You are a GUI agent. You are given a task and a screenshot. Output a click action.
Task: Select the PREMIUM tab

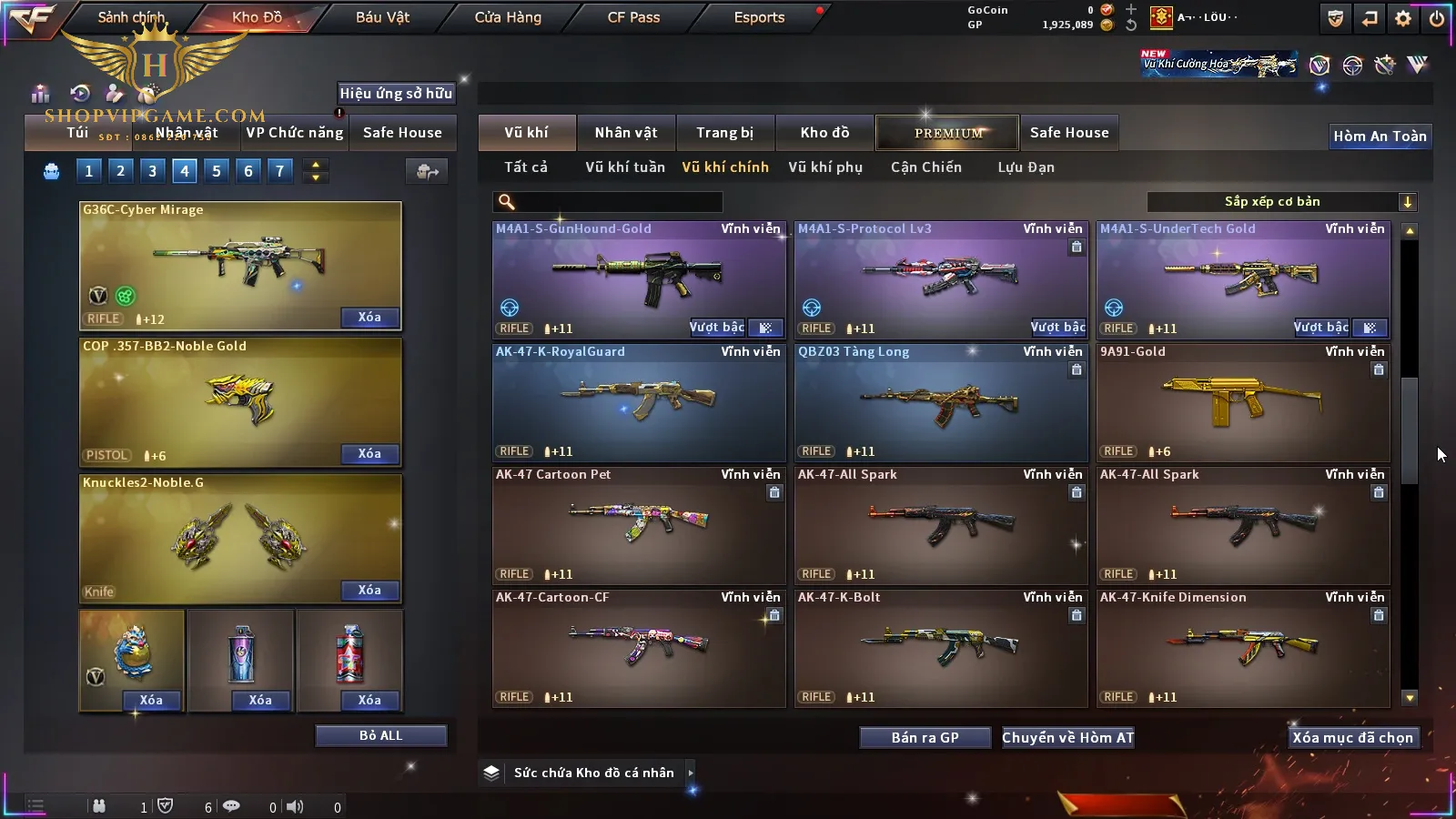(947, 133)
